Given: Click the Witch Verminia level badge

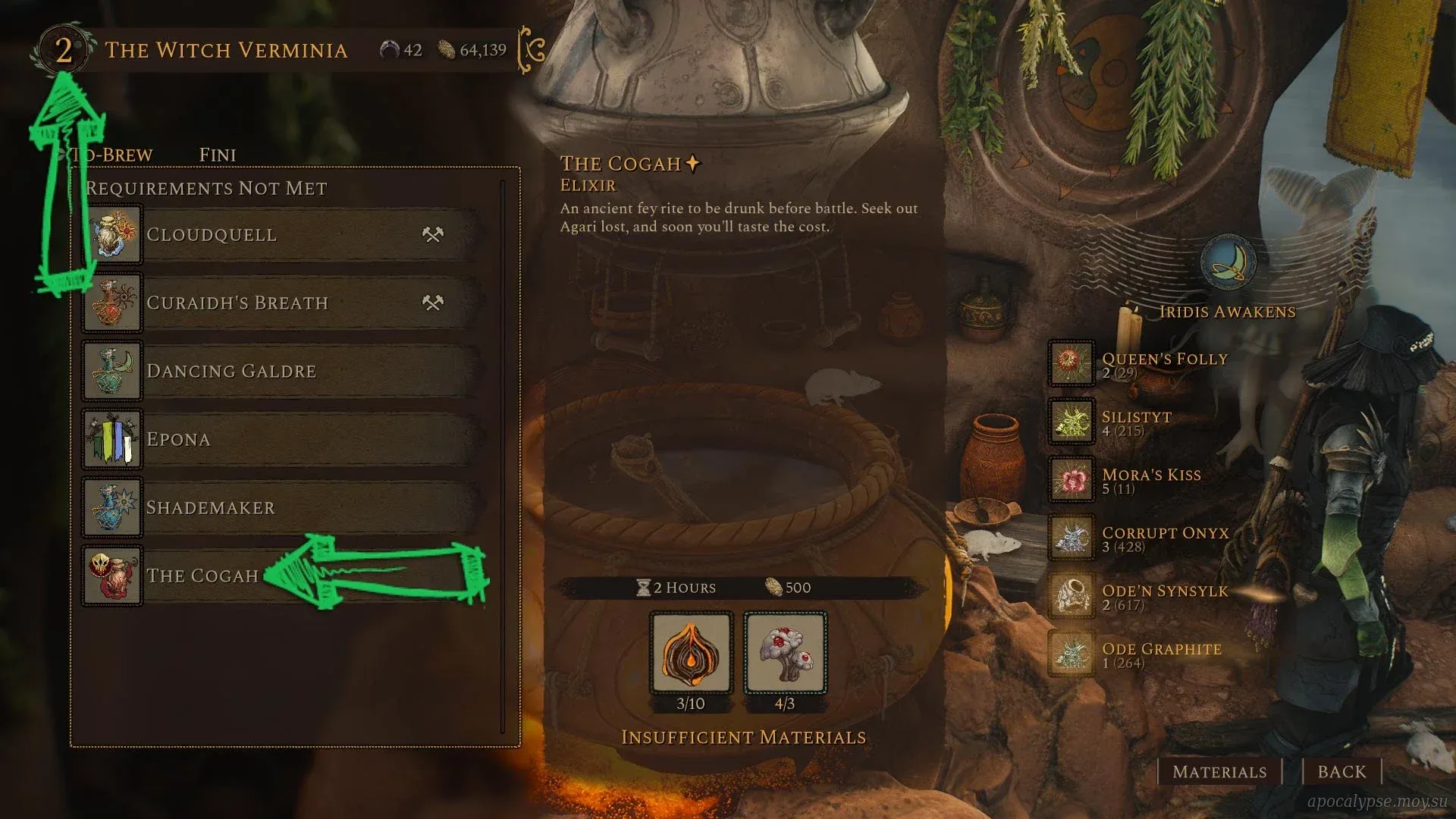Looking at the screenshot, I should coord(63,50).
